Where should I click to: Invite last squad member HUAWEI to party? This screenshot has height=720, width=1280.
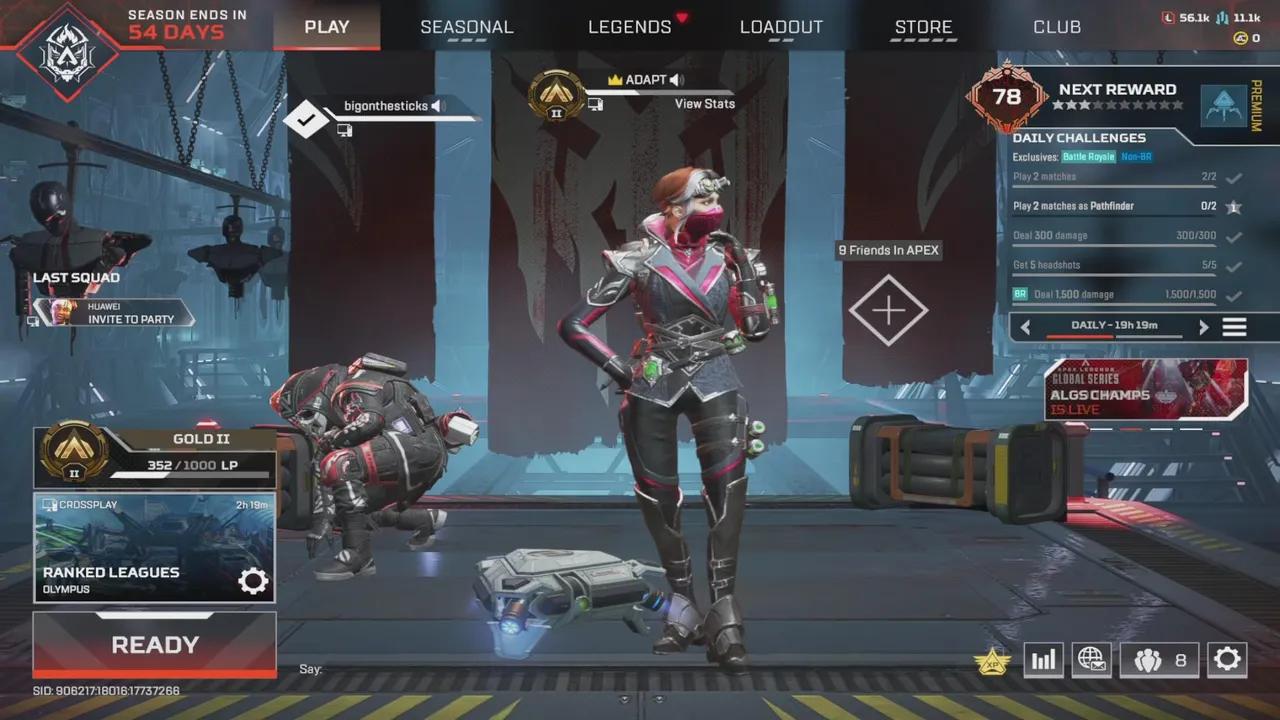click(x=130, y=319)
